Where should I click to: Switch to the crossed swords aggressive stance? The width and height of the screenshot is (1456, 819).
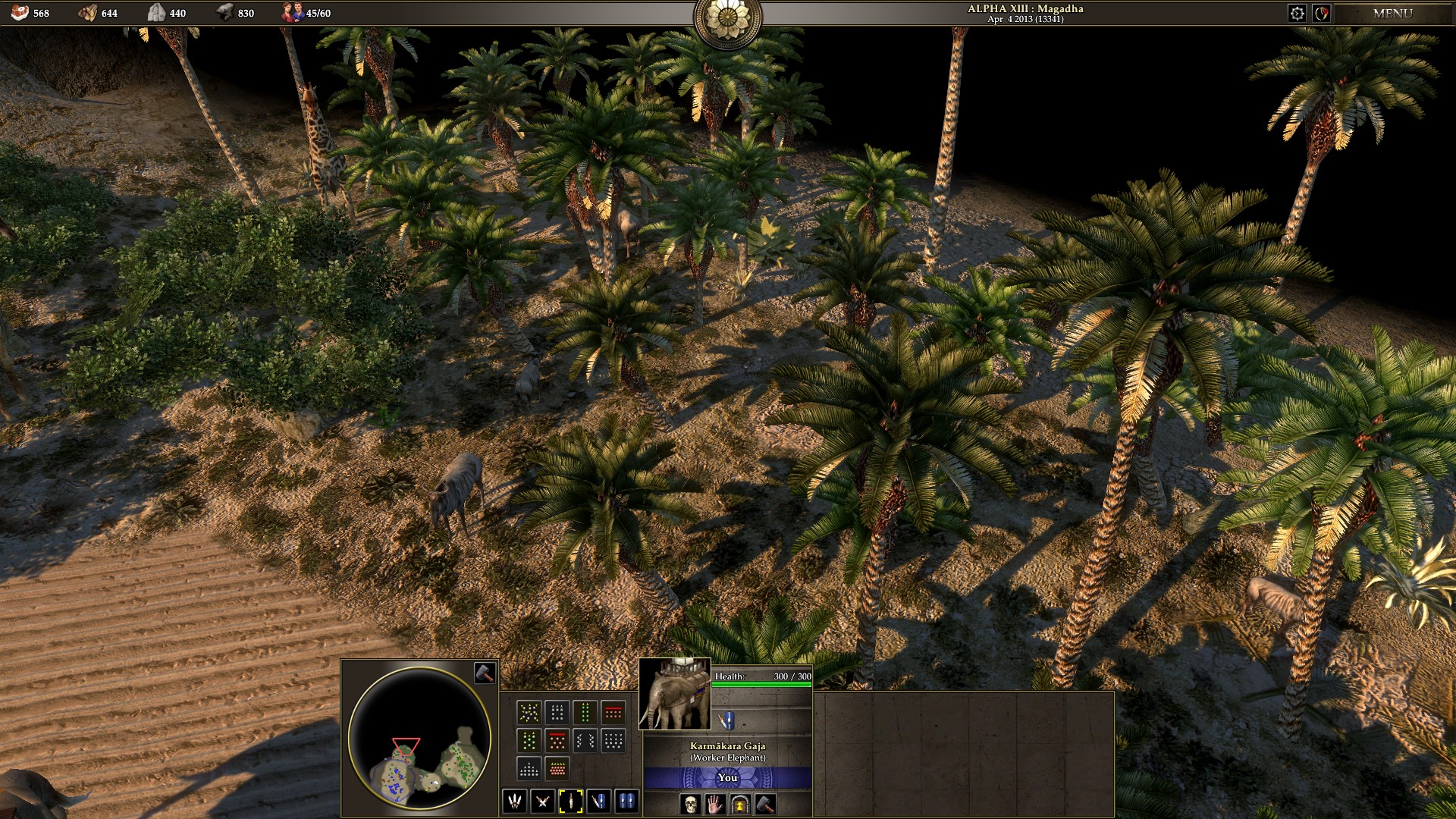click(x=542, y=801)
